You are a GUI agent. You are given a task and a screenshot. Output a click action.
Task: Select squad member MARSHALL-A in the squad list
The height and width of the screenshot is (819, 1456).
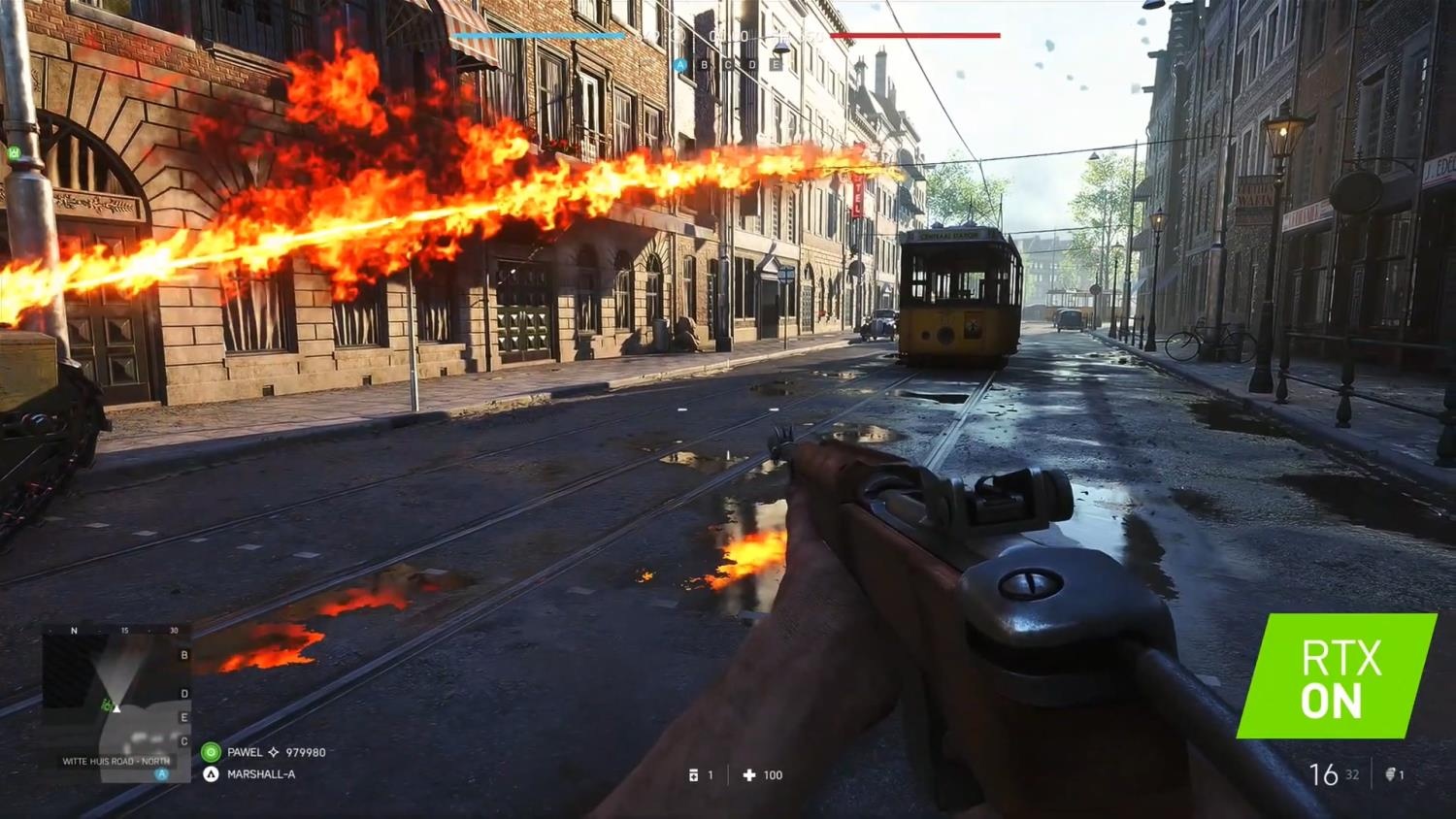[260, 774]
